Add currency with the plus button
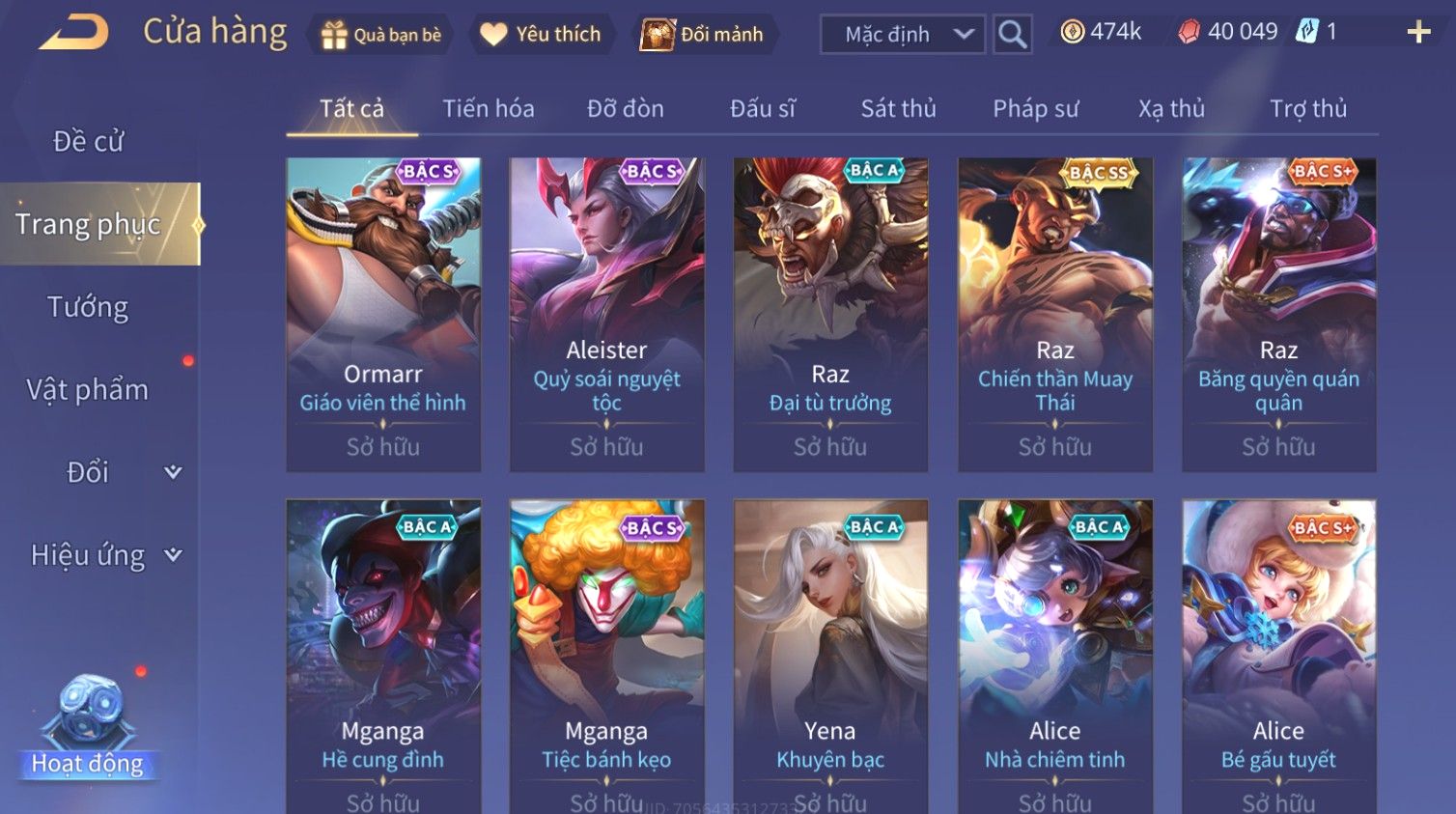 click(x=1418, y=33)
